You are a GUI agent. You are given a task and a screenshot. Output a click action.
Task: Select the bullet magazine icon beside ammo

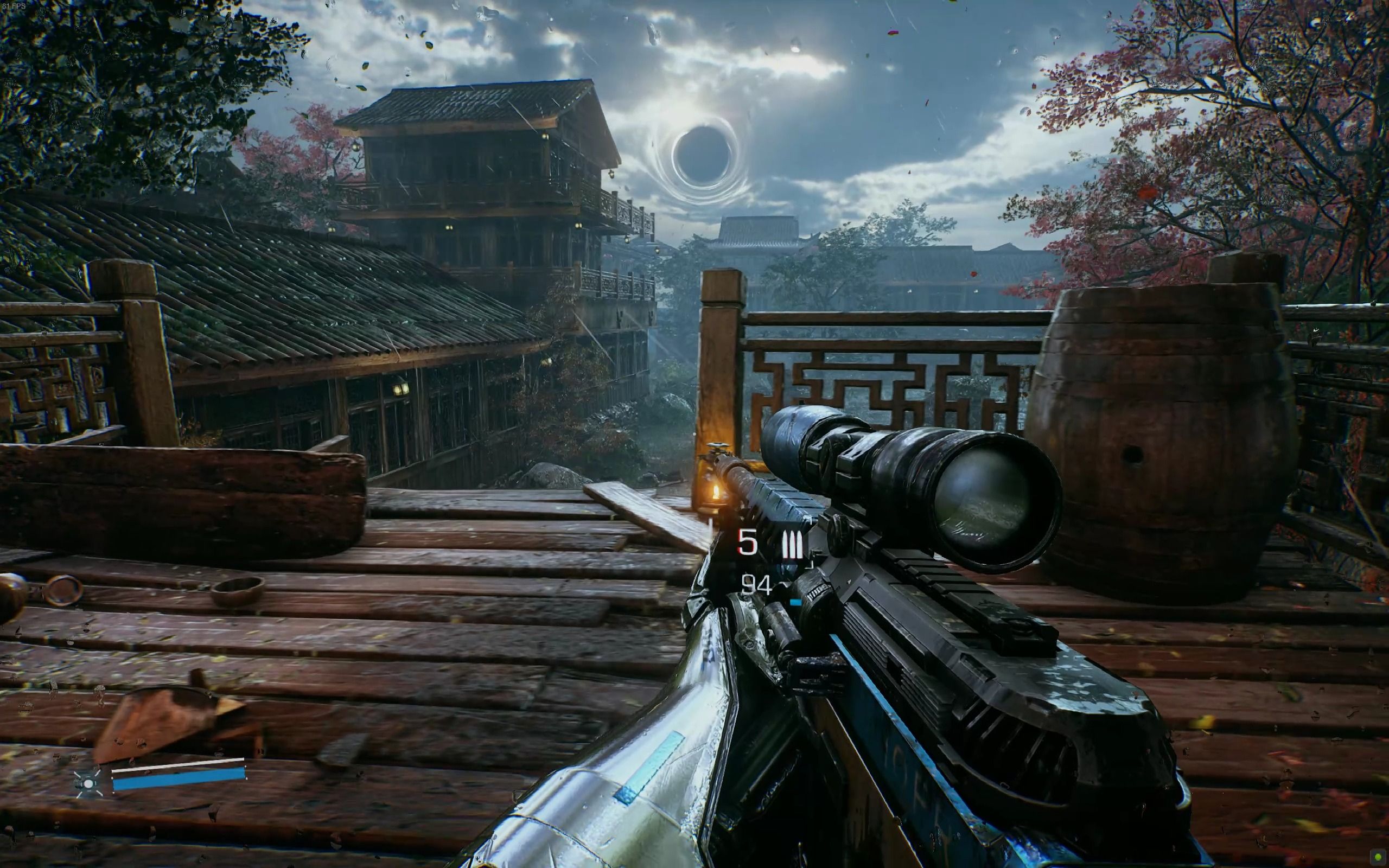[x=793, y=546]
